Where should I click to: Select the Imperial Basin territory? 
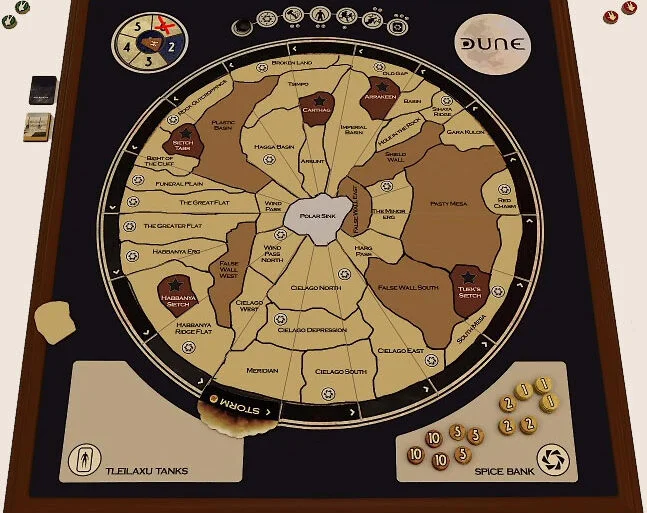(353, 130)
